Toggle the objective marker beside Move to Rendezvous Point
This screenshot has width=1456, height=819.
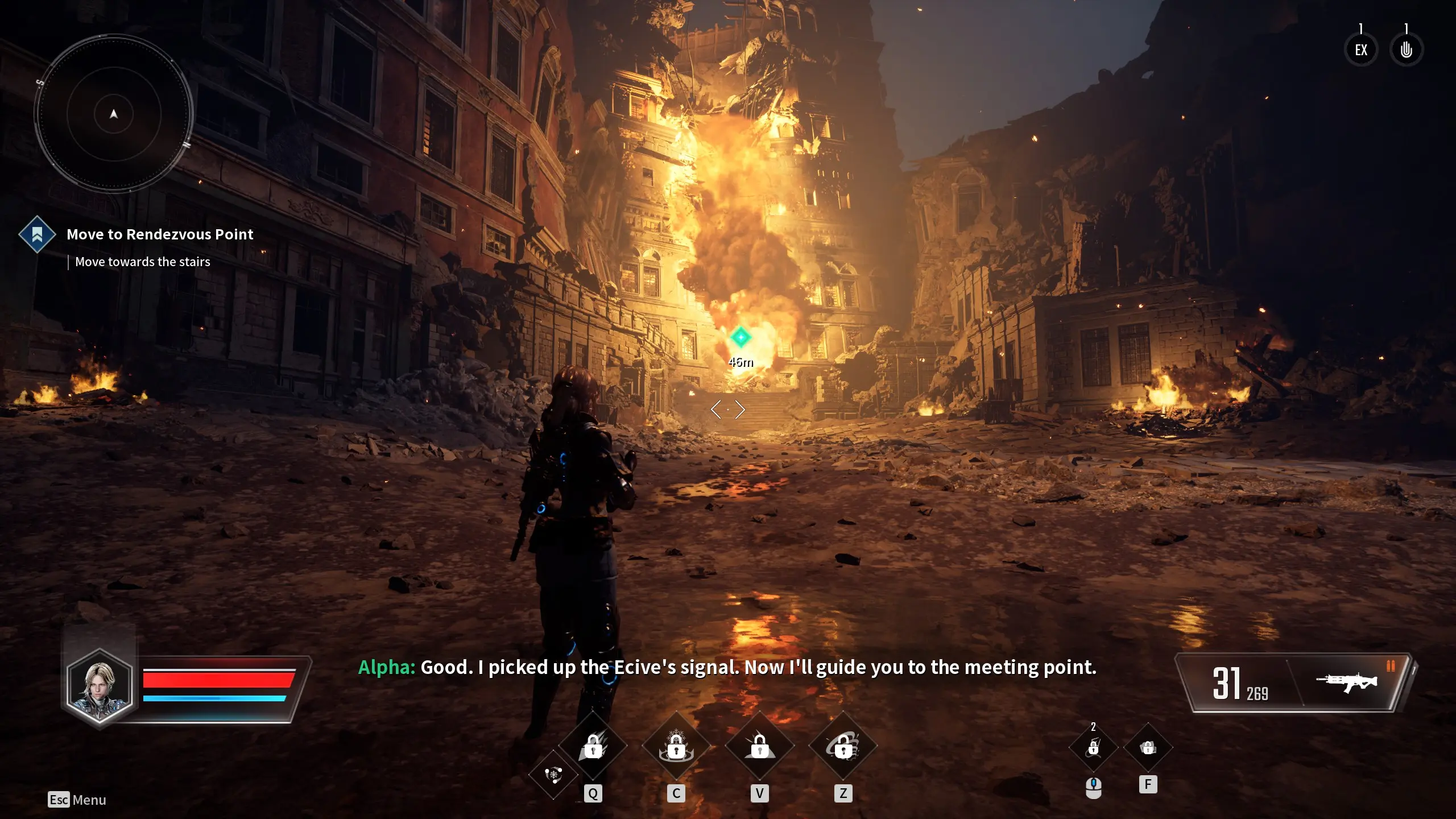point(36,234)
